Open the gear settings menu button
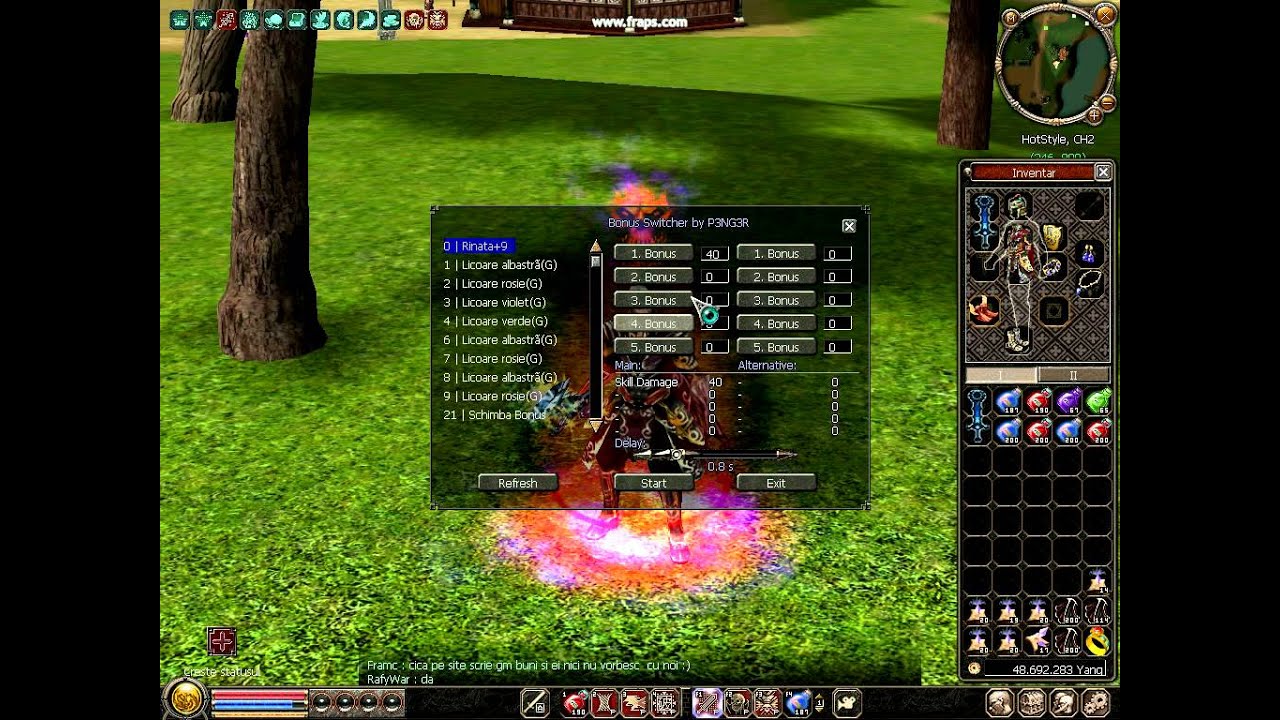The height and width of the screenshot is (720, 1280). point(1095,702)
